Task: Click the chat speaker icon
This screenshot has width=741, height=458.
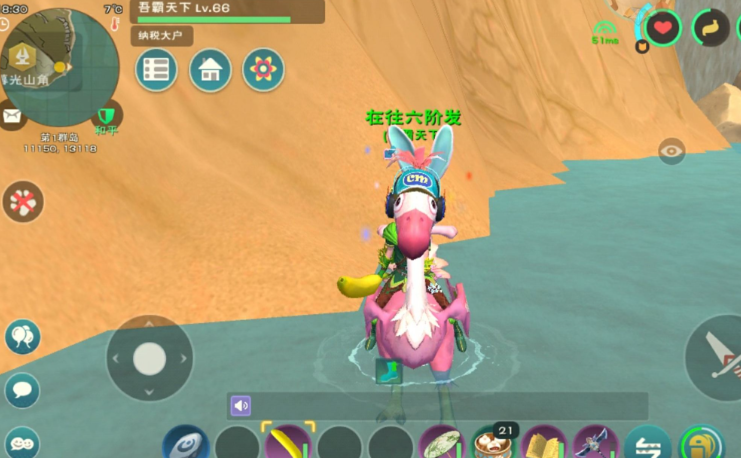Action: (x=241, y=405)
